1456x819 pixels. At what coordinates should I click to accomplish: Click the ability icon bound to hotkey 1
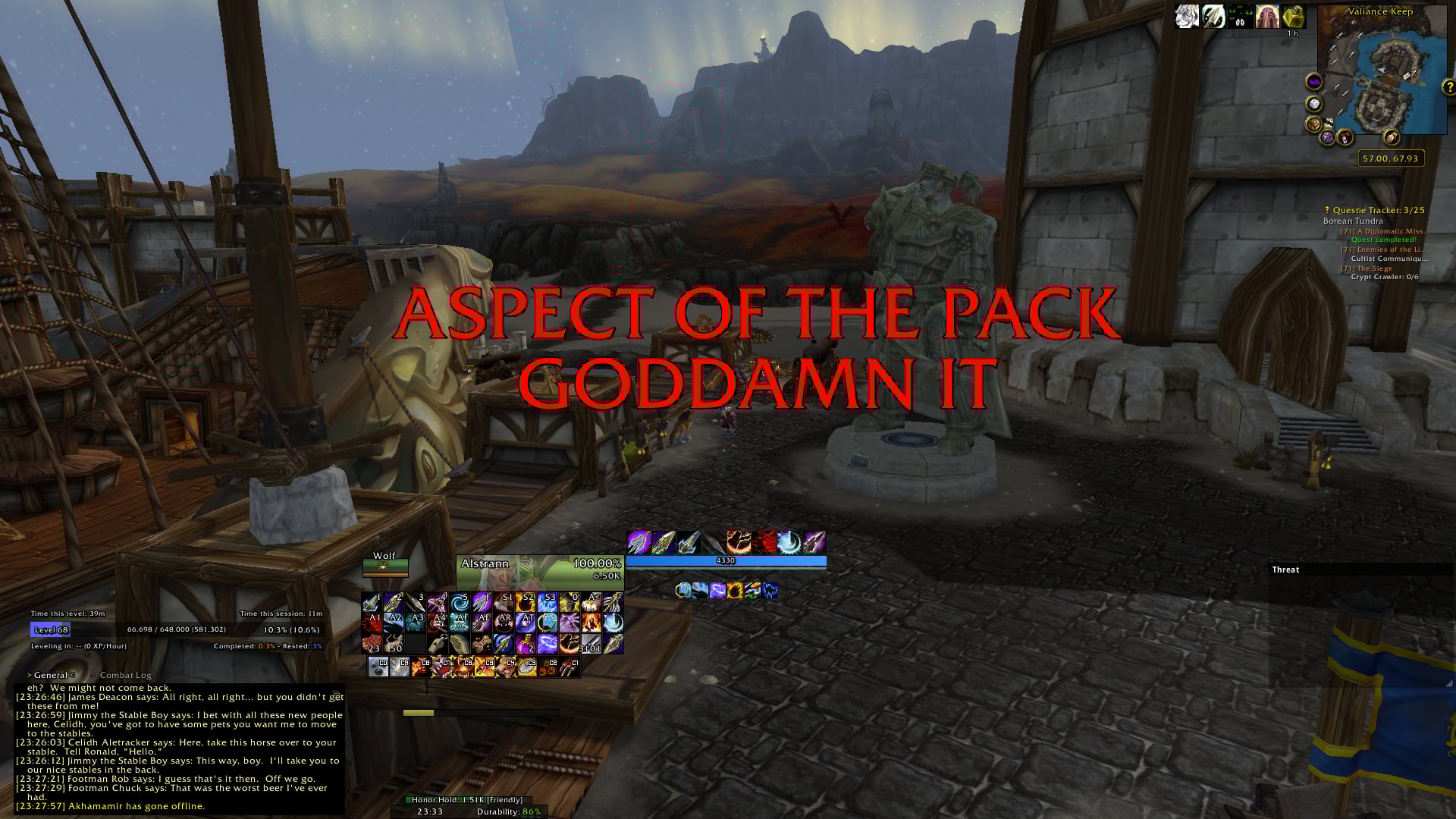[371, 602]
